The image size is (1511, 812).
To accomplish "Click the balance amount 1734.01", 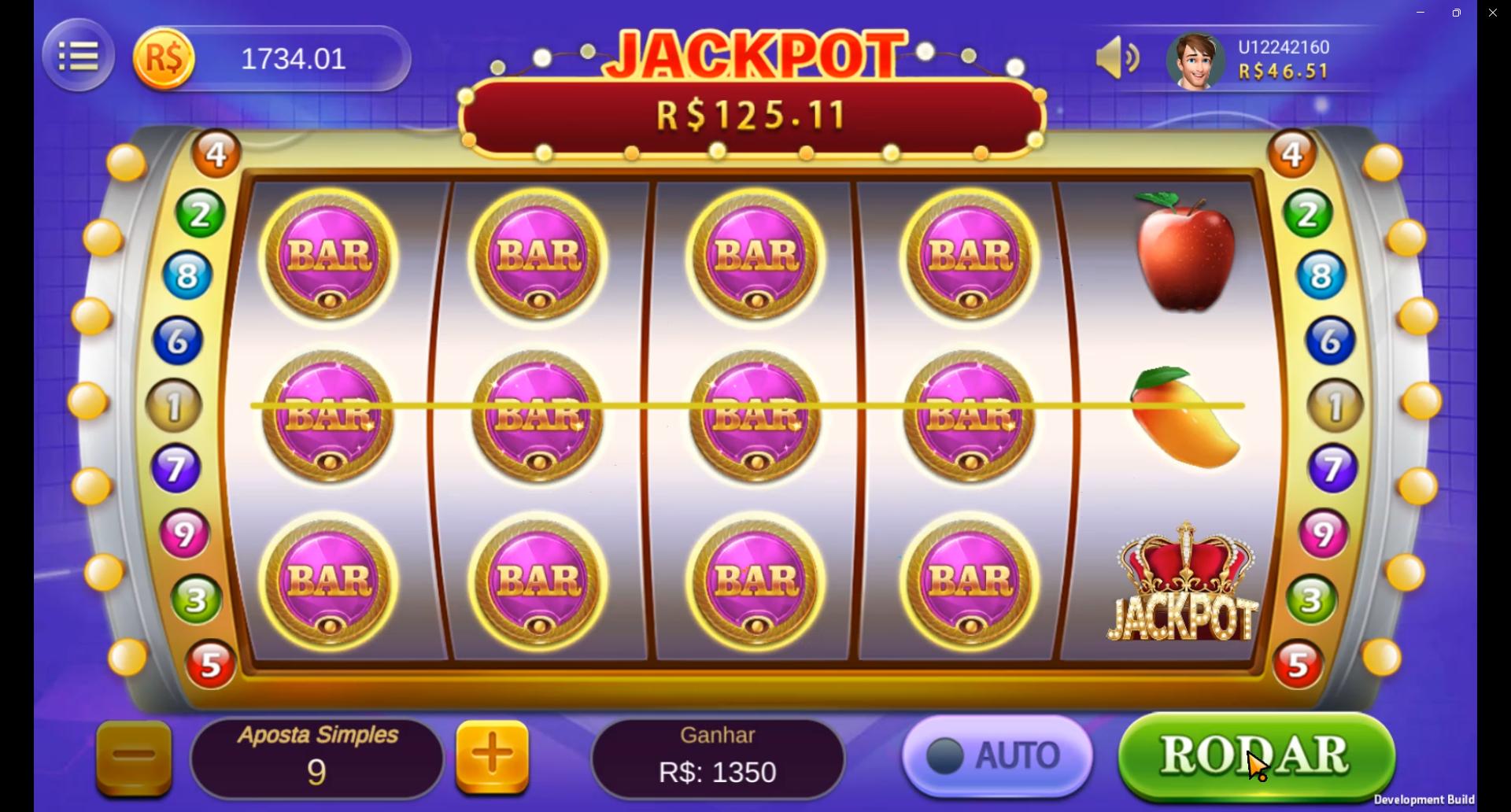I will pos(294,57).
